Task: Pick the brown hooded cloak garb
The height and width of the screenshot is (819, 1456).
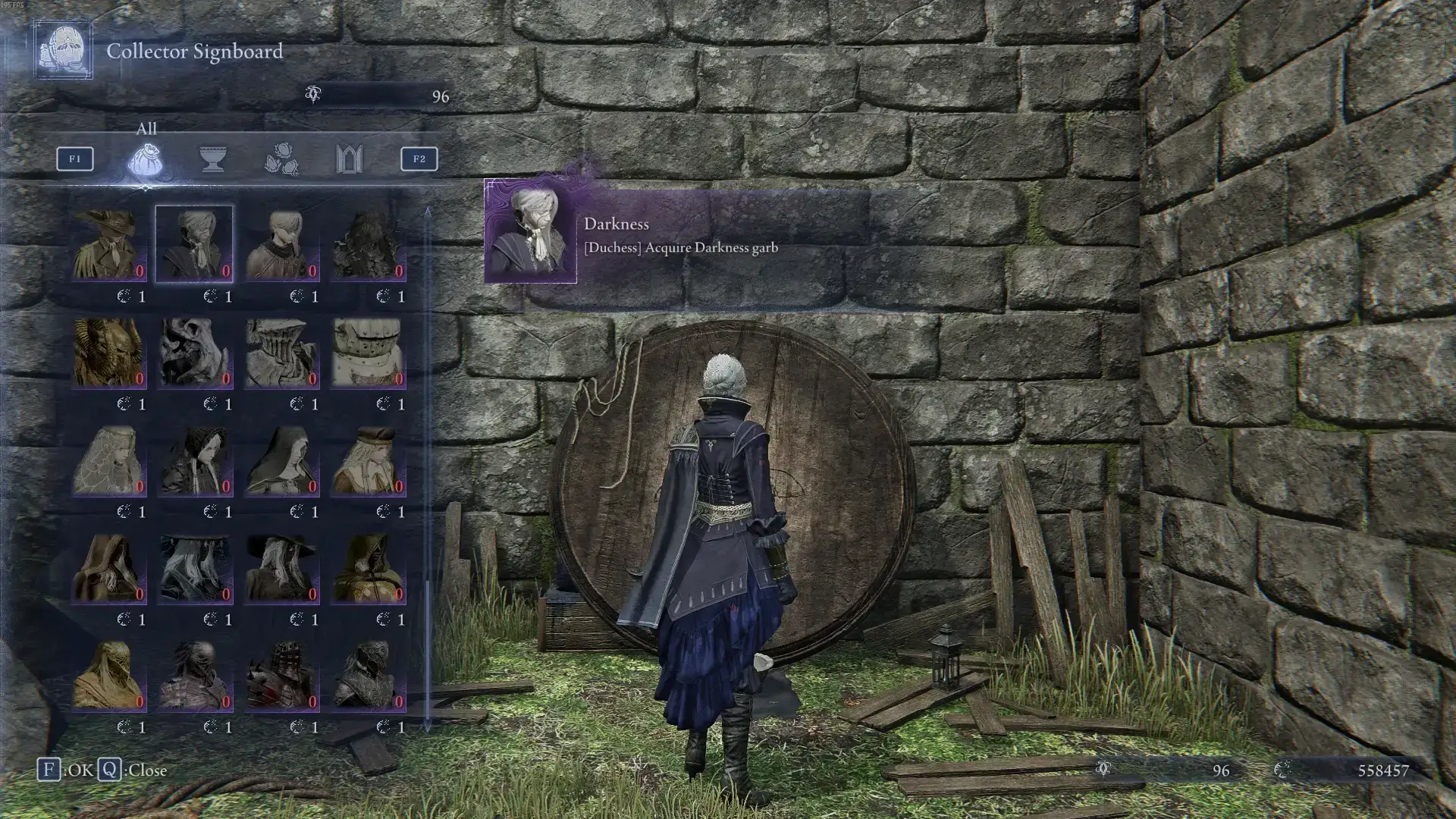Action: click(108, 567)
